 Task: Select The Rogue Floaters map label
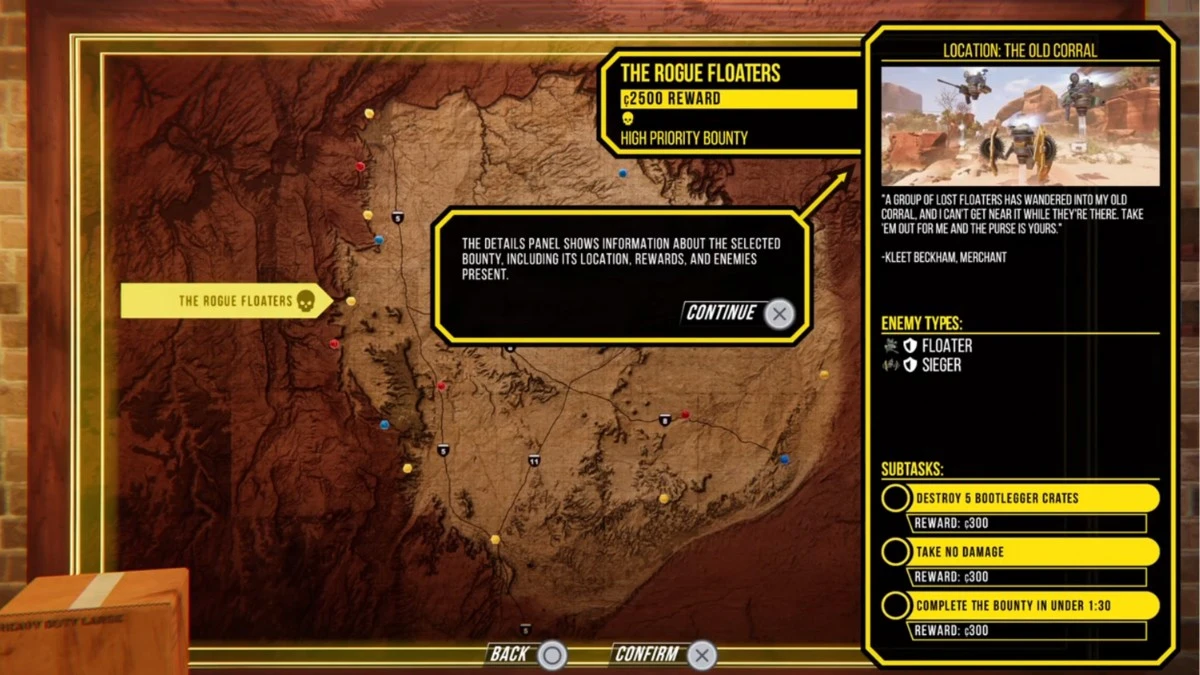[226, 301]
